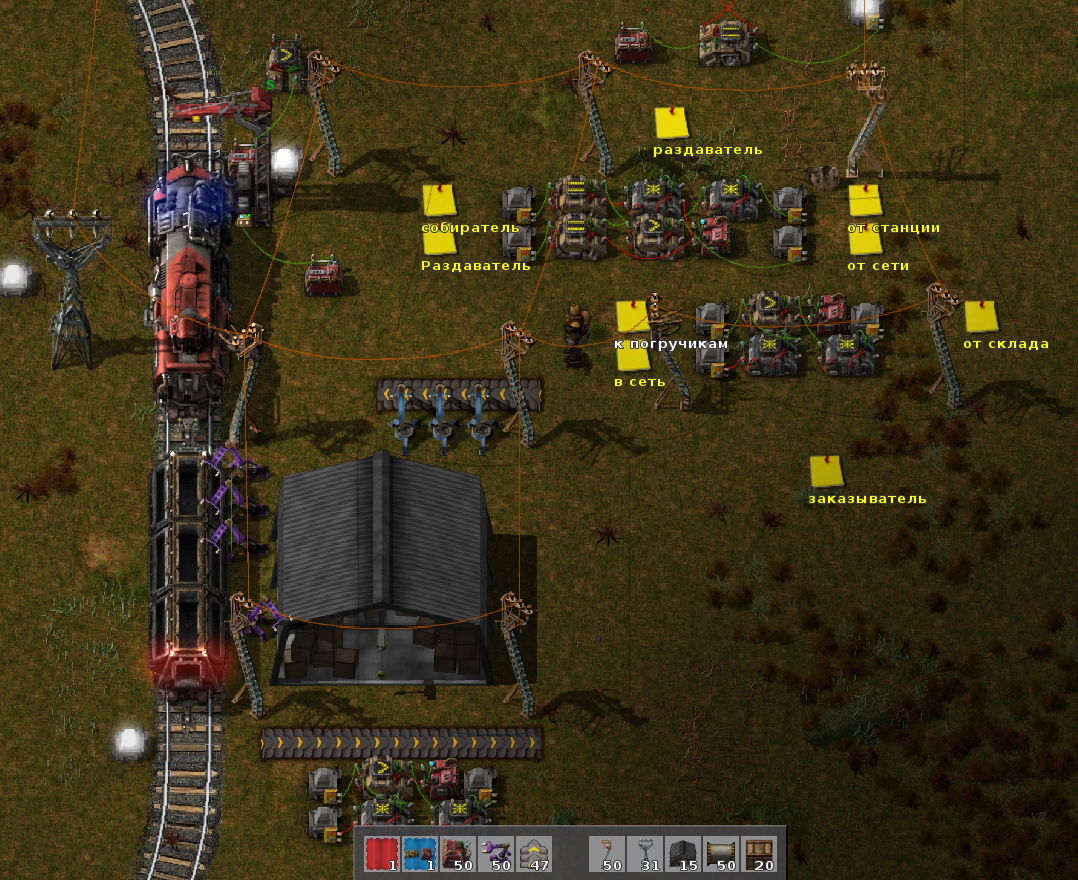Select the grey panel item stack of 50
The height and width of the screenshot is (880, 1078).
(x=721, y=854)
